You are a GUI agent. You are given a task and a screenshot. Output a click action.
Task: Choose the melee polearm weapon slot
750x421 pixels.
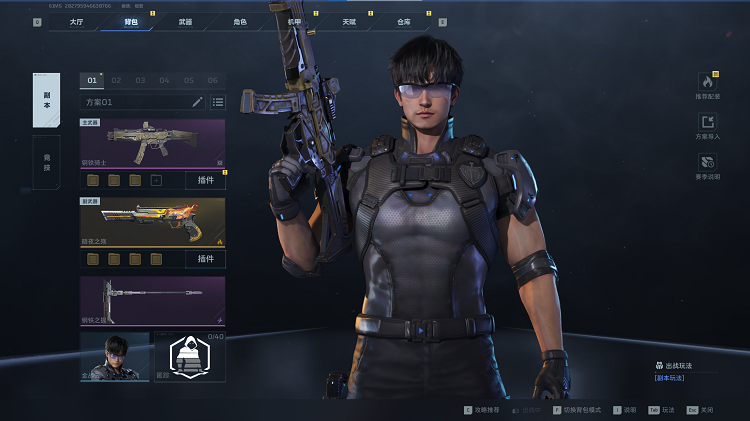point(152,300)
